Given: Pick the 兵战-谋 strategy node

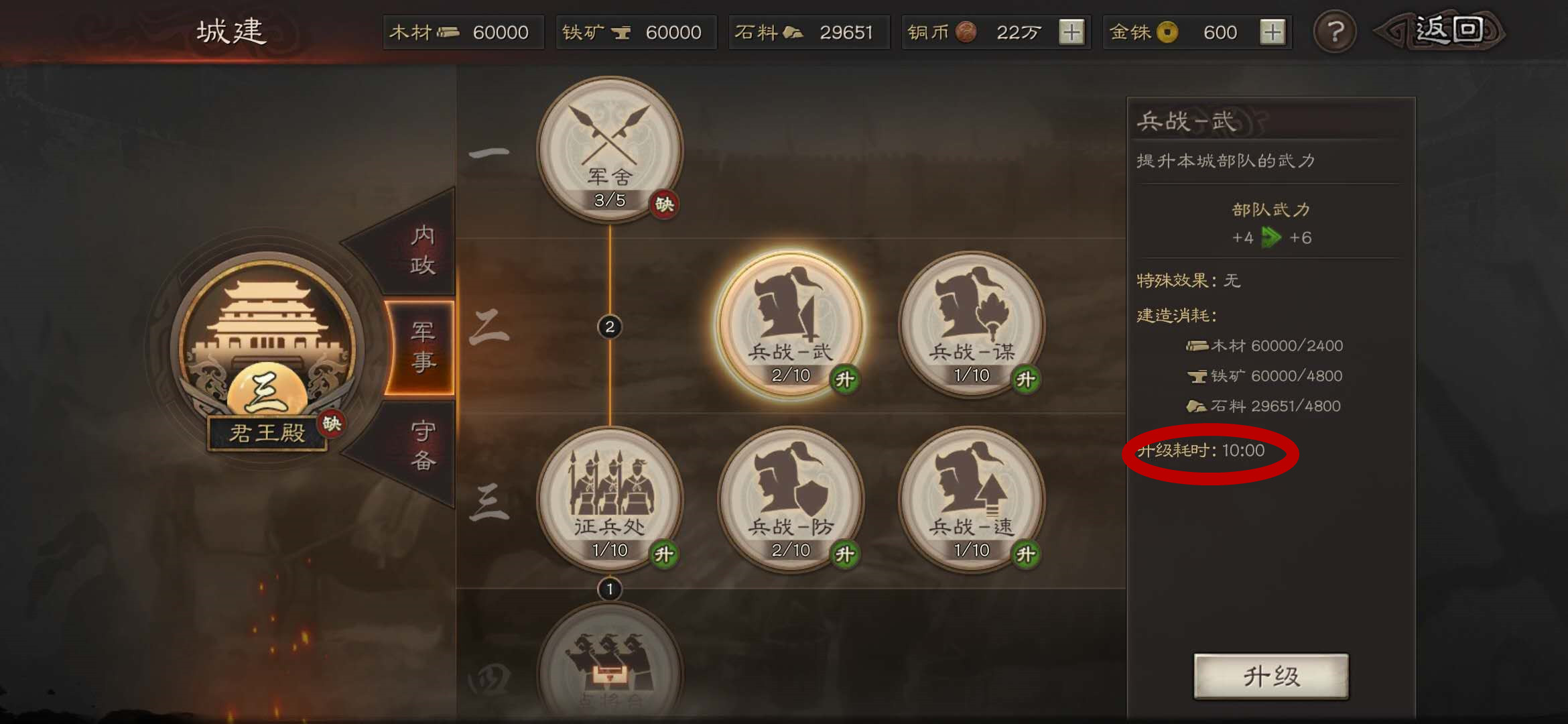Looking at the screenshot, I should [x=972, y=324].
